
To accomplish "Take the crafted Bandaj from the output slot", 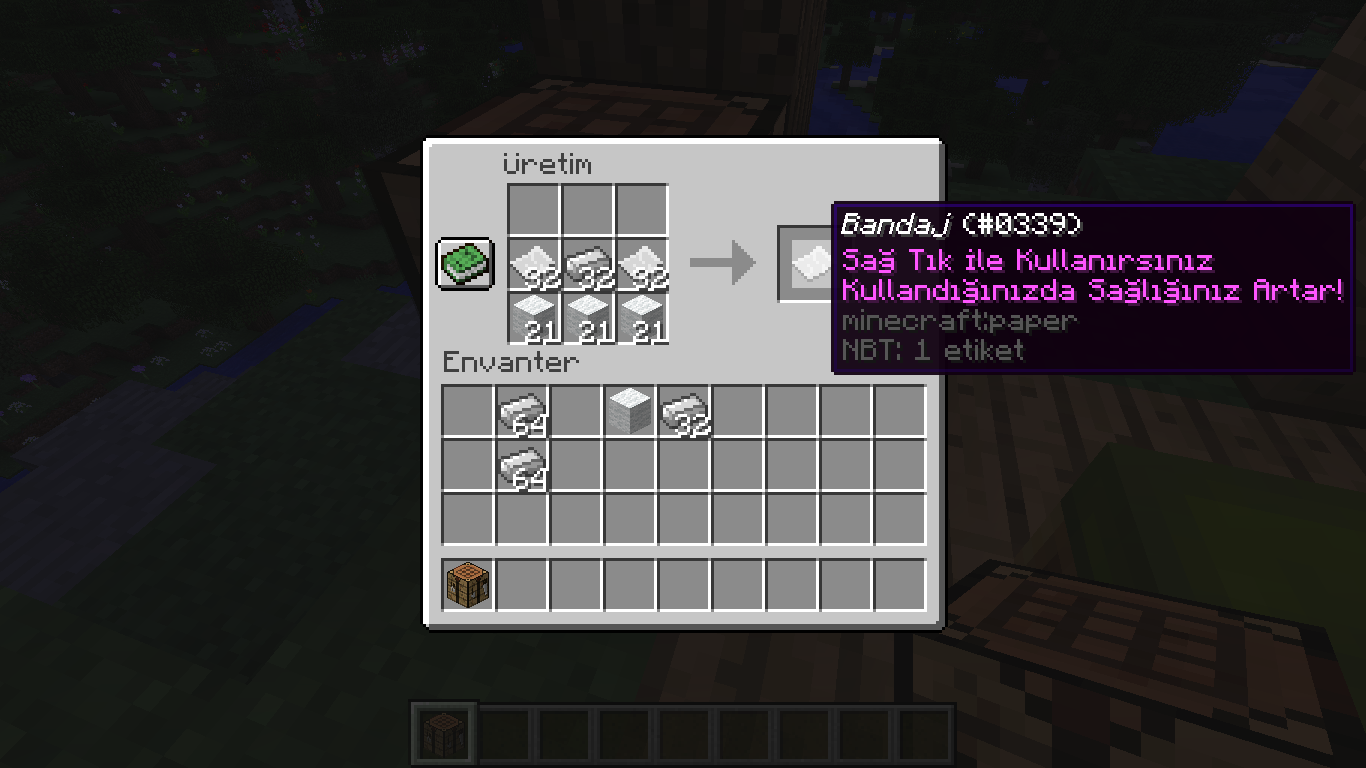I will 808,263.
